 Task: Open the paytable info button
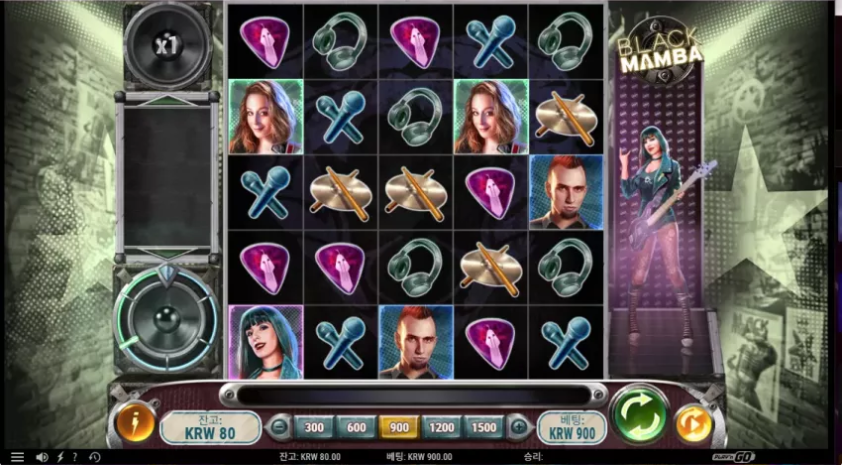[135, 424]
